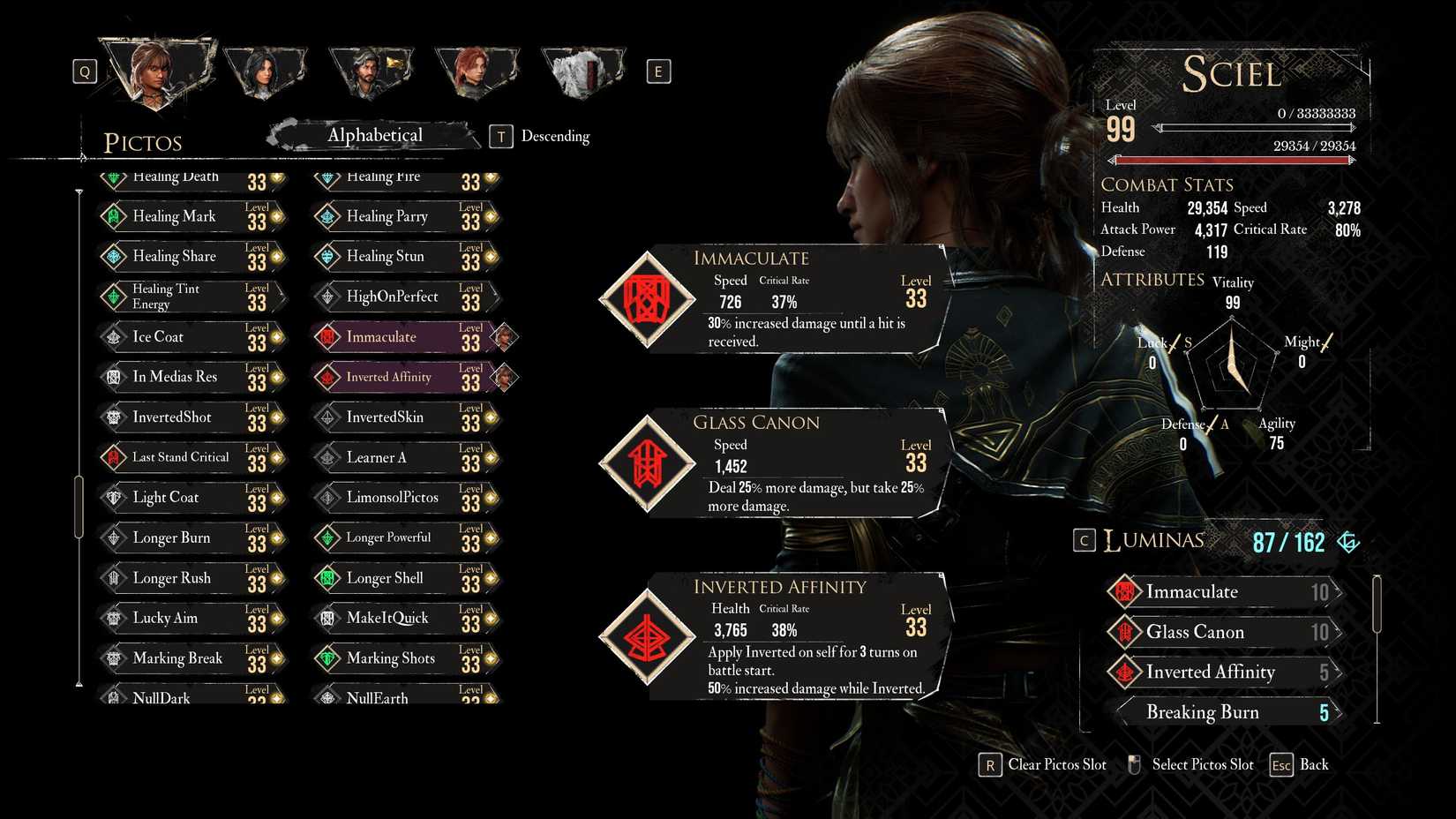Viewport: 1456px width, 819px height.
Task: Select the middle character portrait with flag
Action: click(371, 71)
